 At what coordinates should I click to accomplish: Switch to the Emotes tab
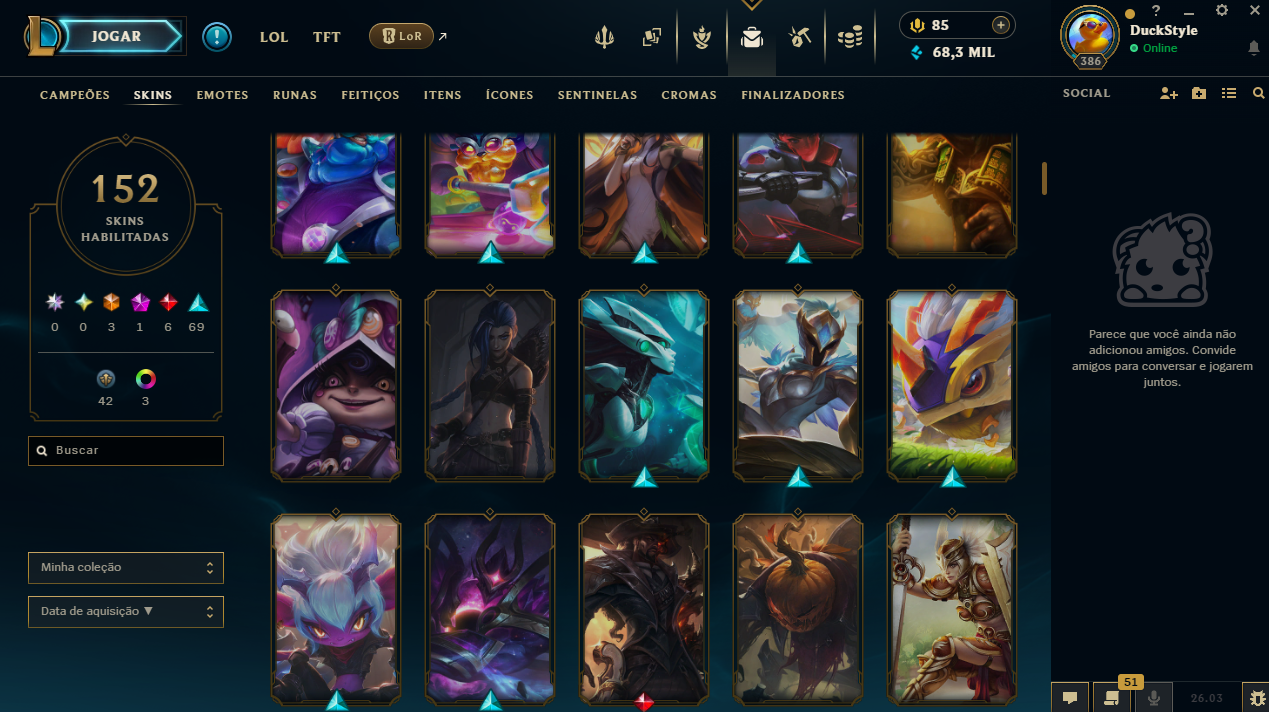tap(222, 95)
